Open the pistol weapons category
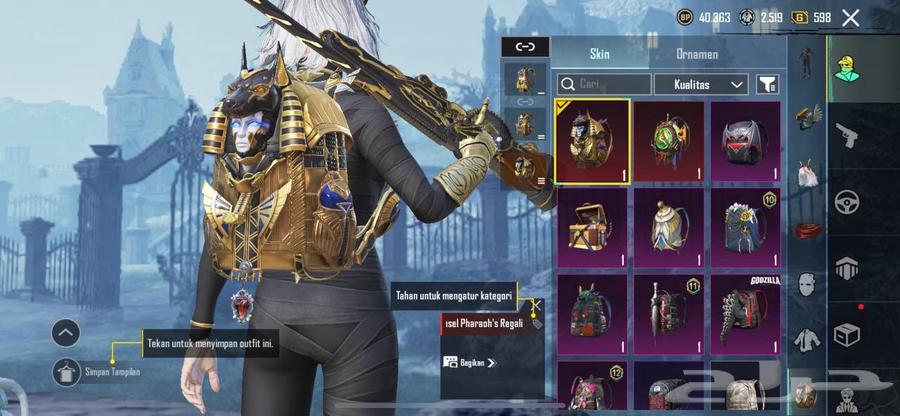The image size is (900, 416). tap(847, 133)
